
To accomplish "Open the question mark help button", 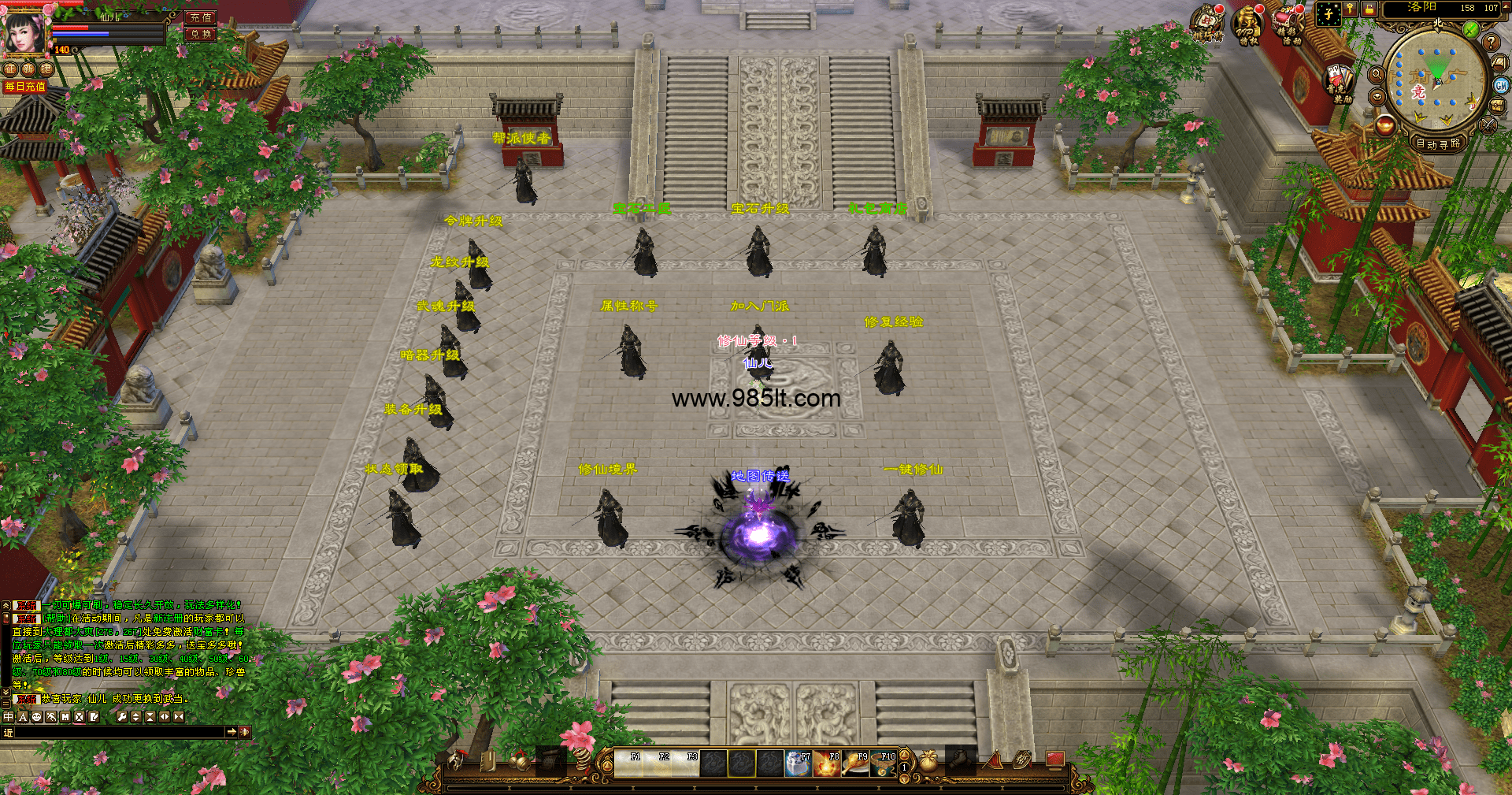I will (1490, 43).
